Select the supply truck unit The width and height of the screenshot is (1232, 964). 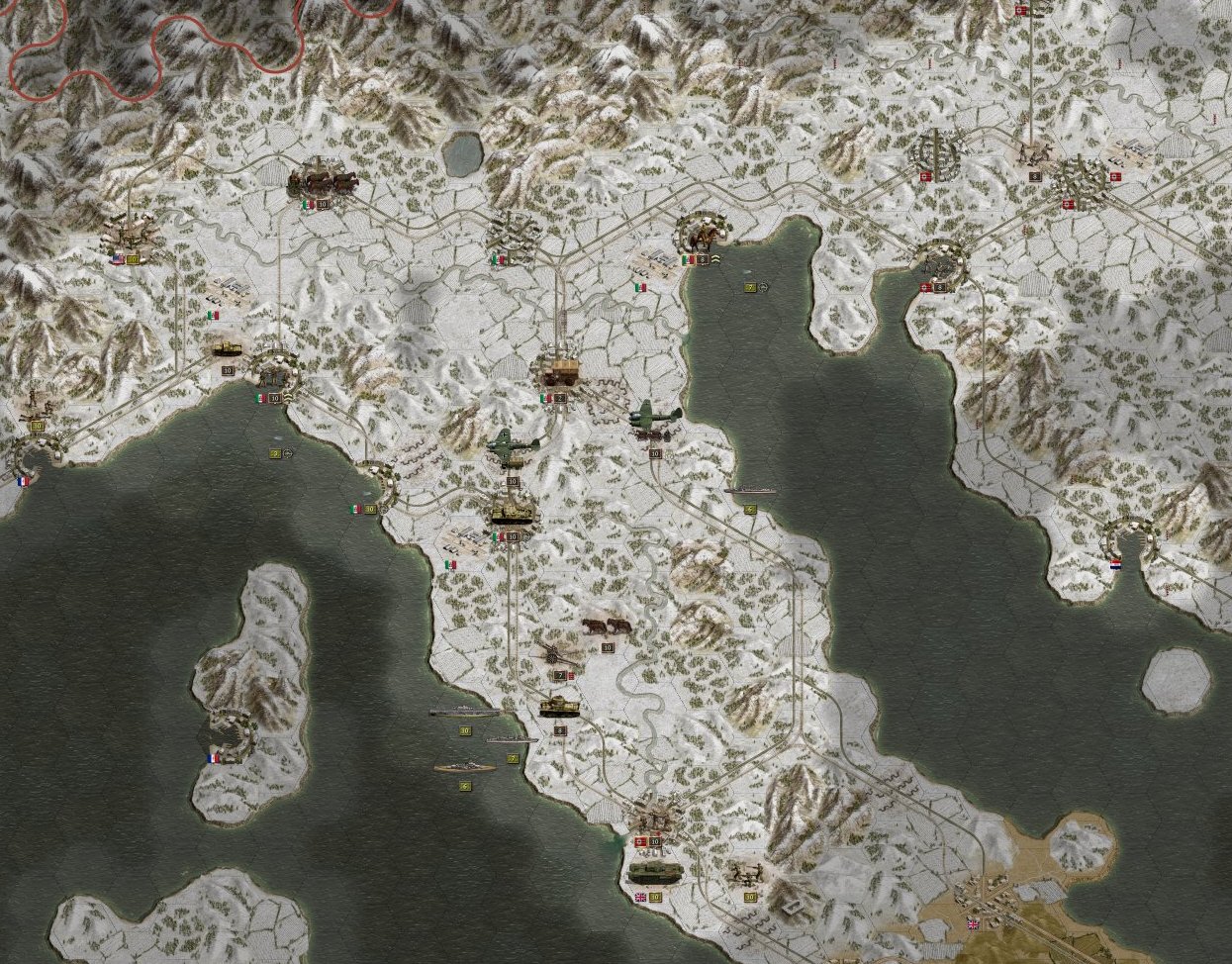(560, 372)
